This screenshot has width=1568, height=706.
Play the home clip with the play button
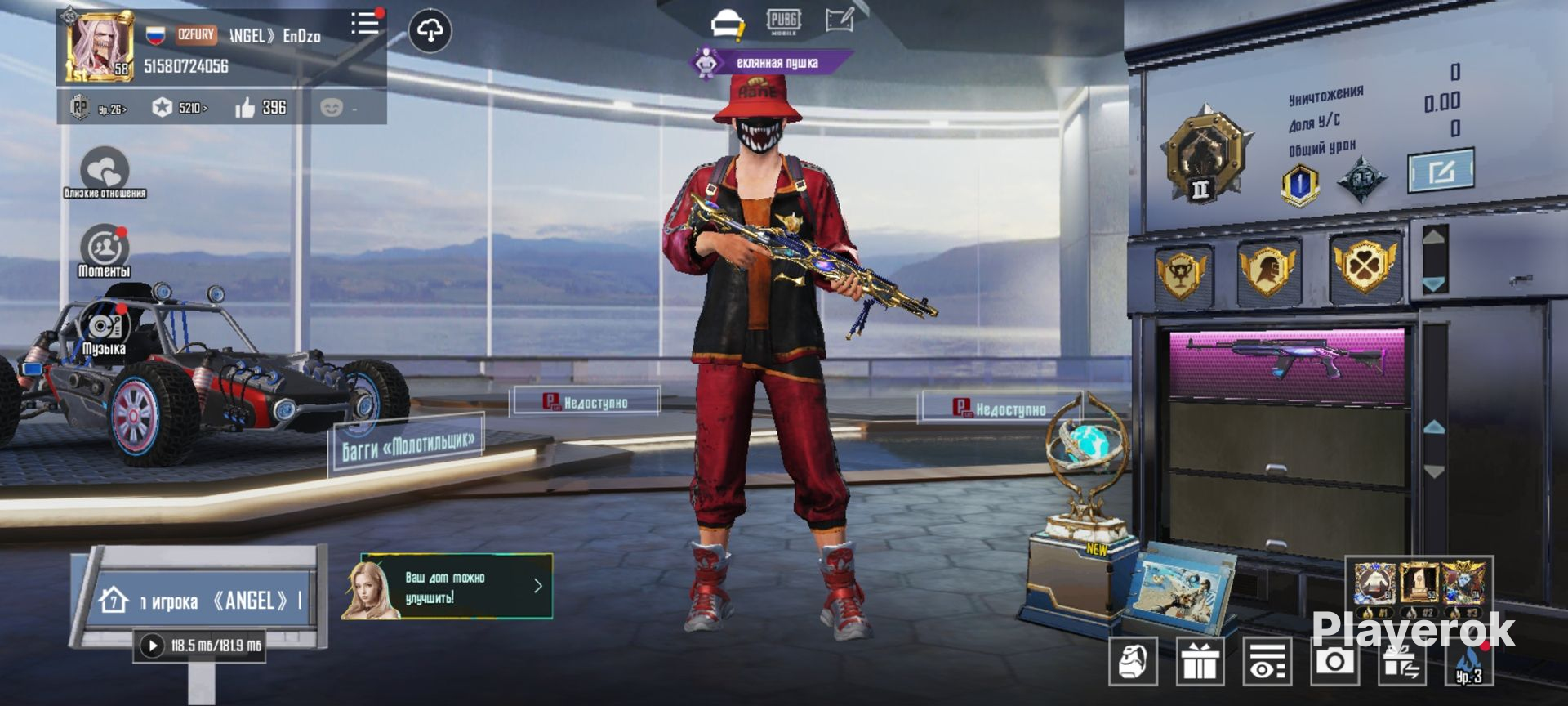click(x=152, y=646)
